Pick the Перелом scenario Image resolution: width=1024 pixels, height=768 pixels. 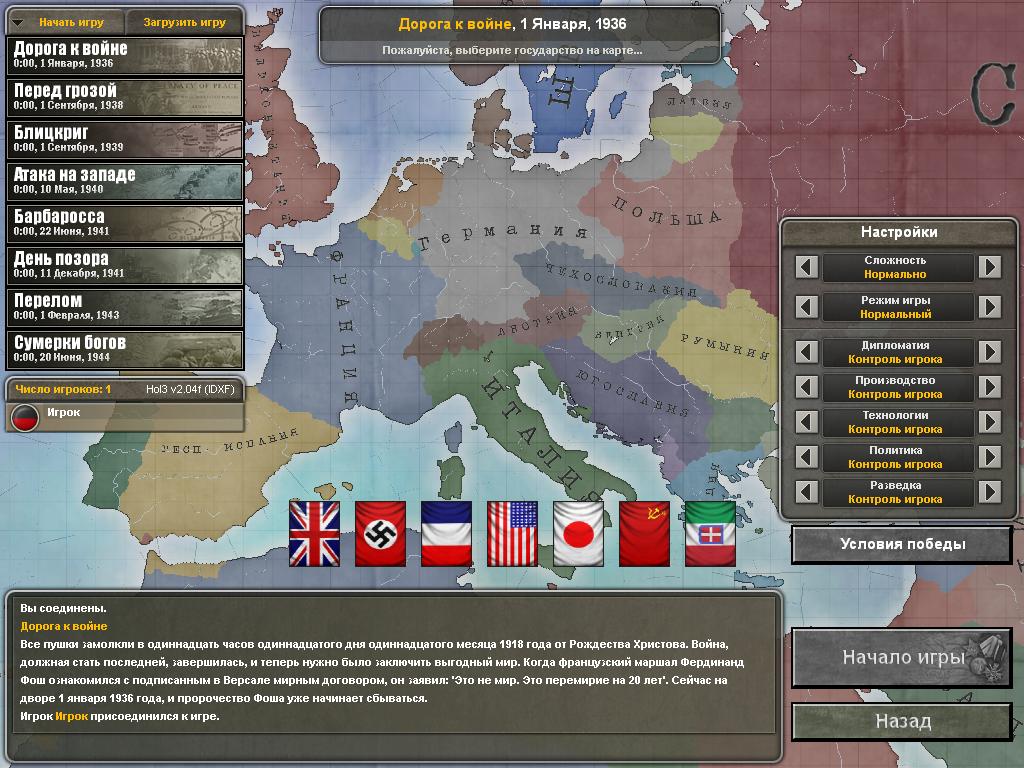click(125, 307)
